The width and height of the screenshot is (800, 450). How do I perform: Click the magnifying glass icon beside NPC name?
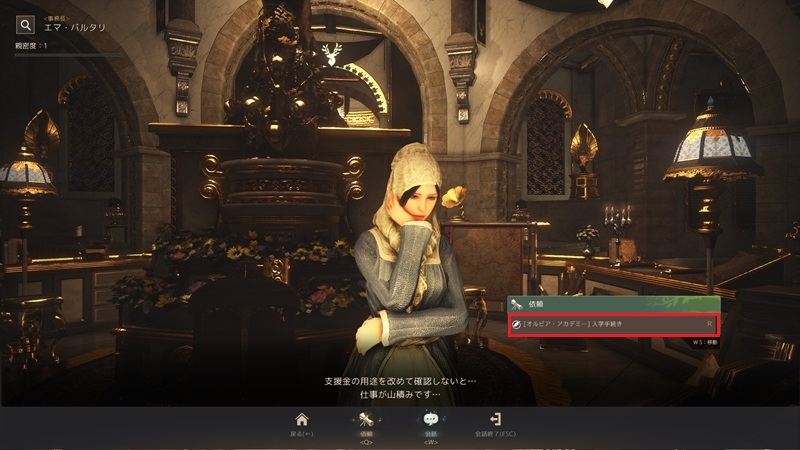tap(26, 25)
